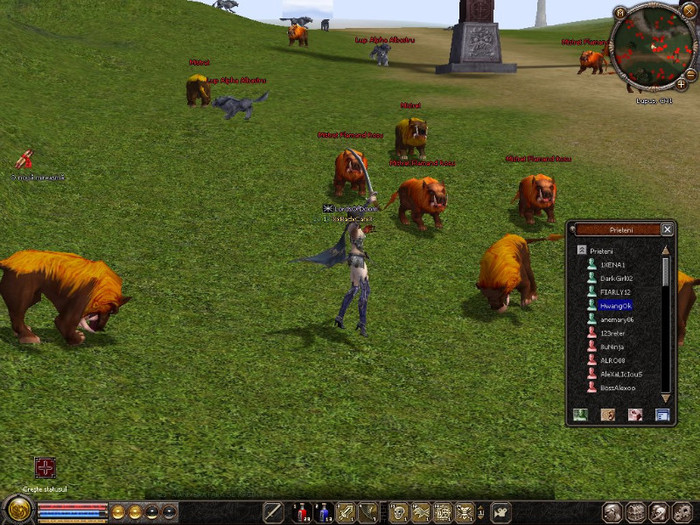
Task: Pick anemary06 in the friends list
Action: coord(611,319)
